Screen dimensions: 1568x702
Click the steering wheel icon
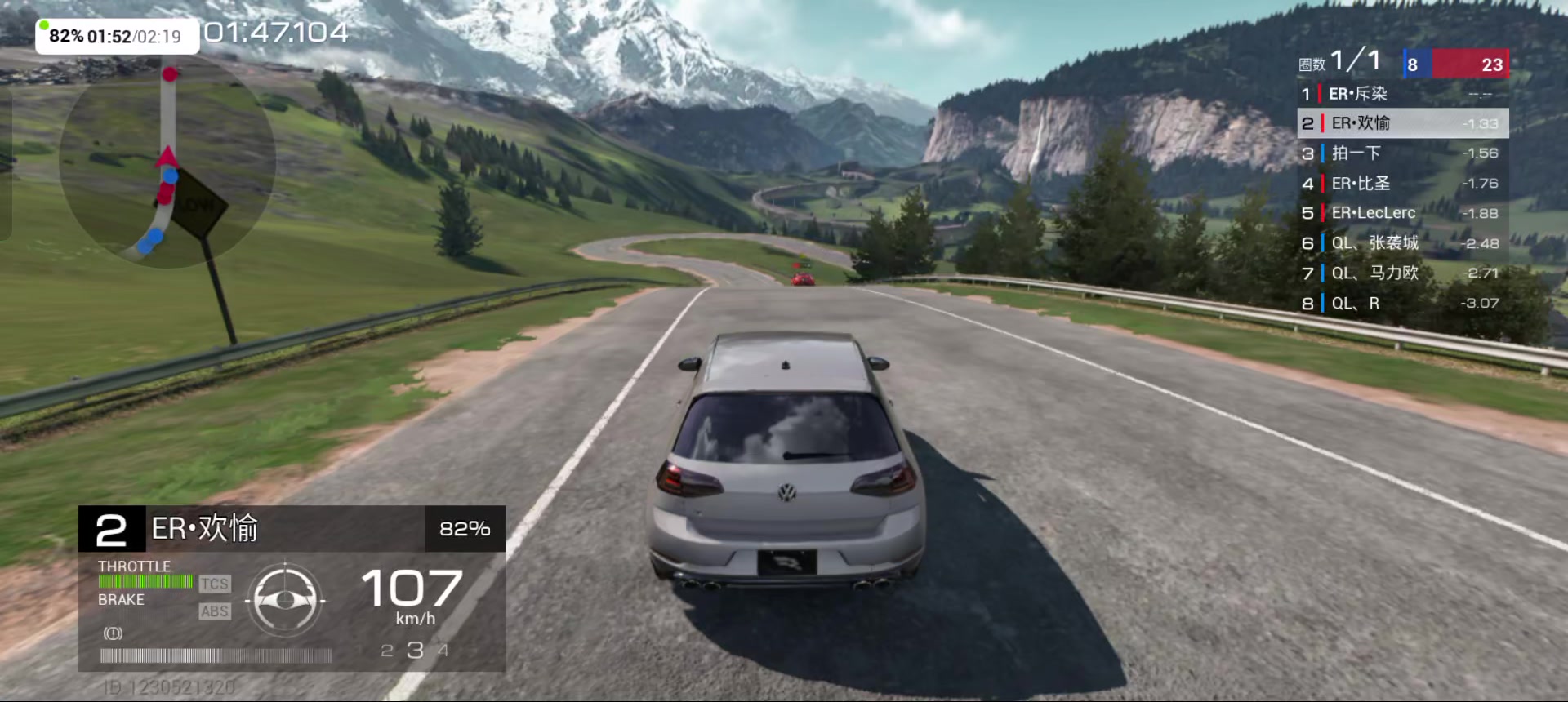coord(285,601)
